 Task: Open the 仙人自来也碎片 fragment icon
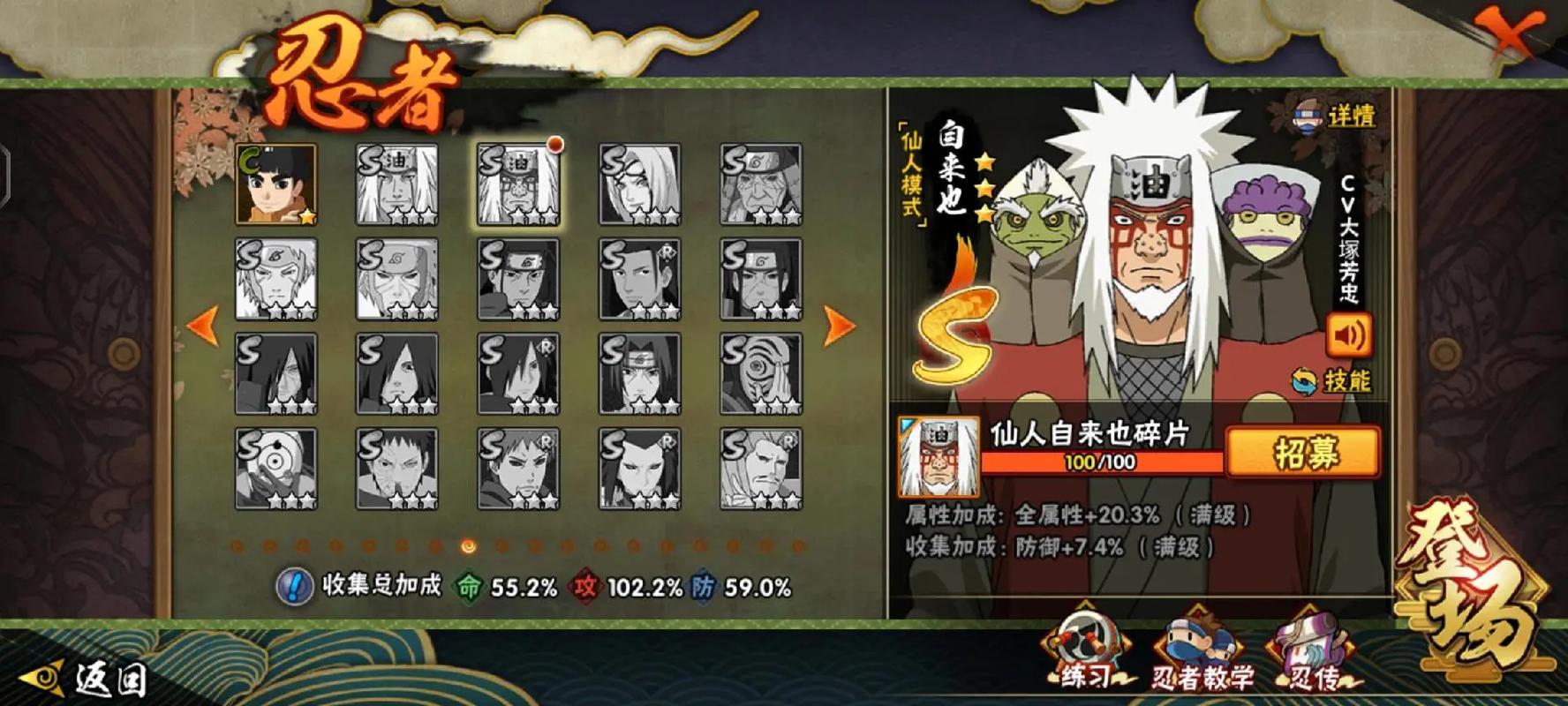(938, 457)
